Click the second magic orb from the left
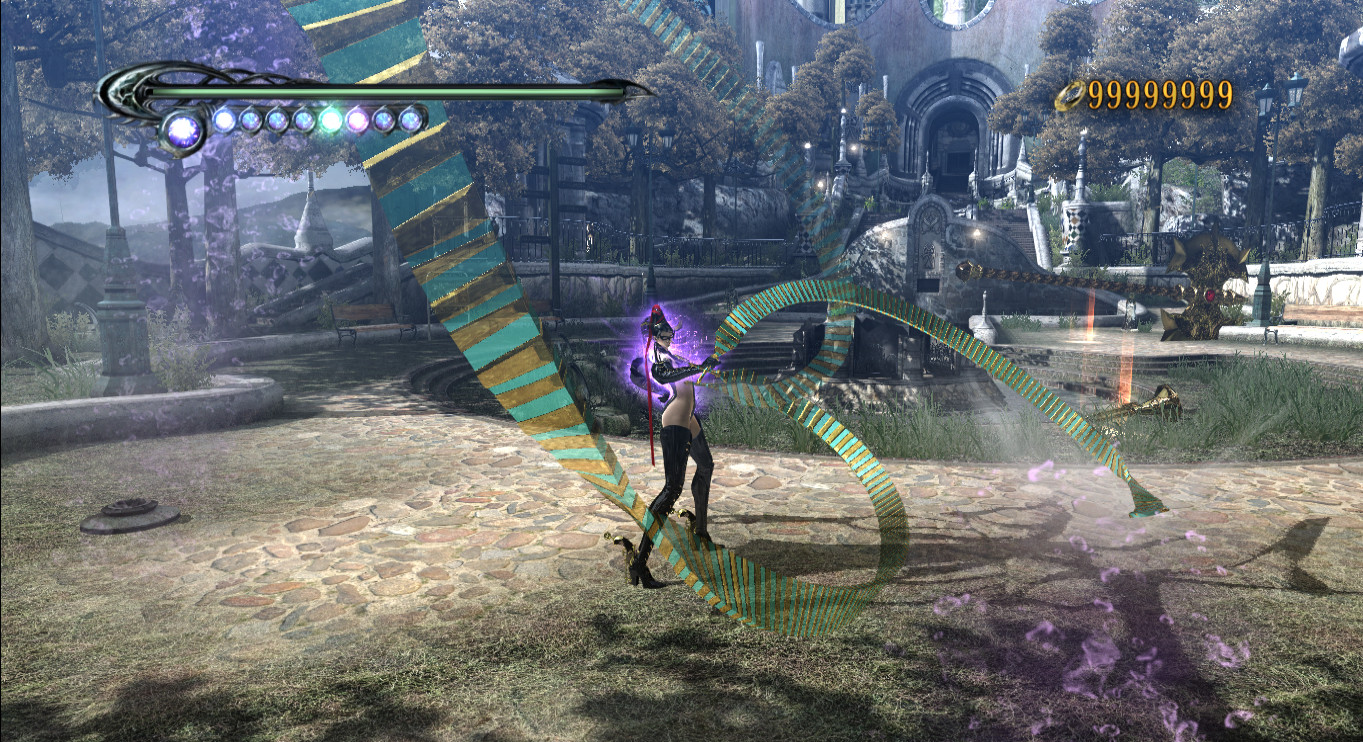The image size is (1363, 742). (x=223, y=117)
